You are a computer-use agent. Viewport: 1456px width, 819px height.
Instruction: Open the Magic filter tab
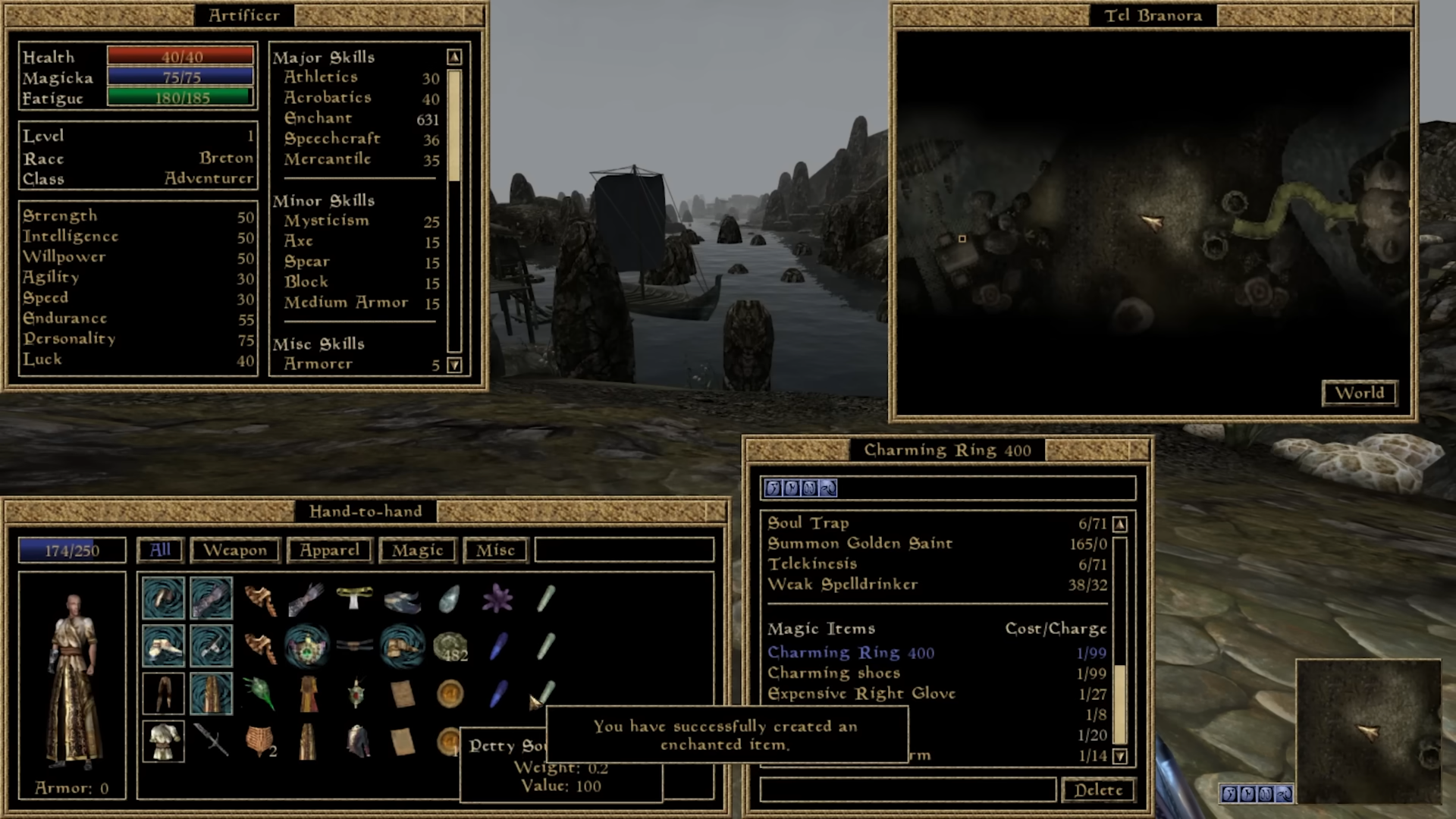[416, 550]
